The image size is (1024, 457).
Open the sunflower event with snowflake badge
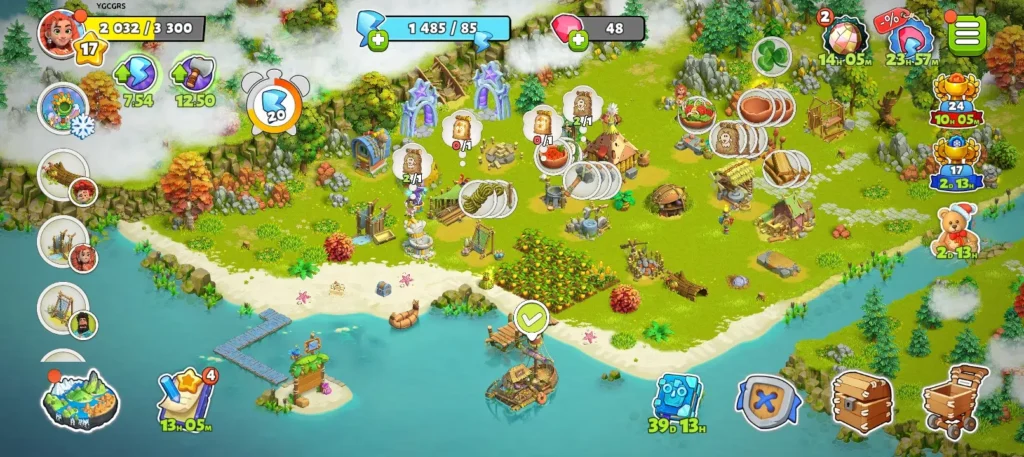[x=63, y=106]
